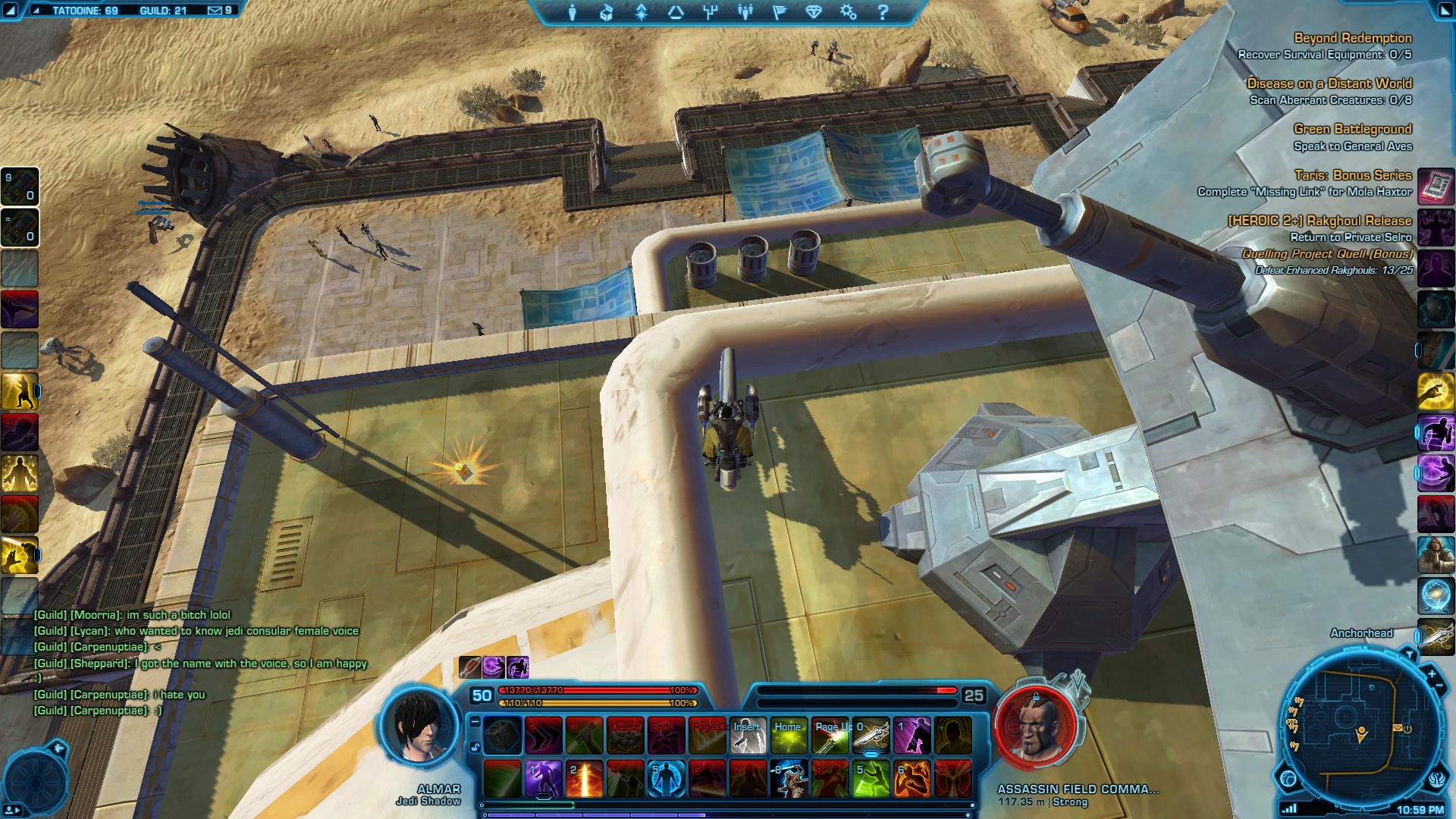Viewport: 1456px width, 819px height.
Task: Toggle the quickbar lock icon
Action: (x=475, y=747)
